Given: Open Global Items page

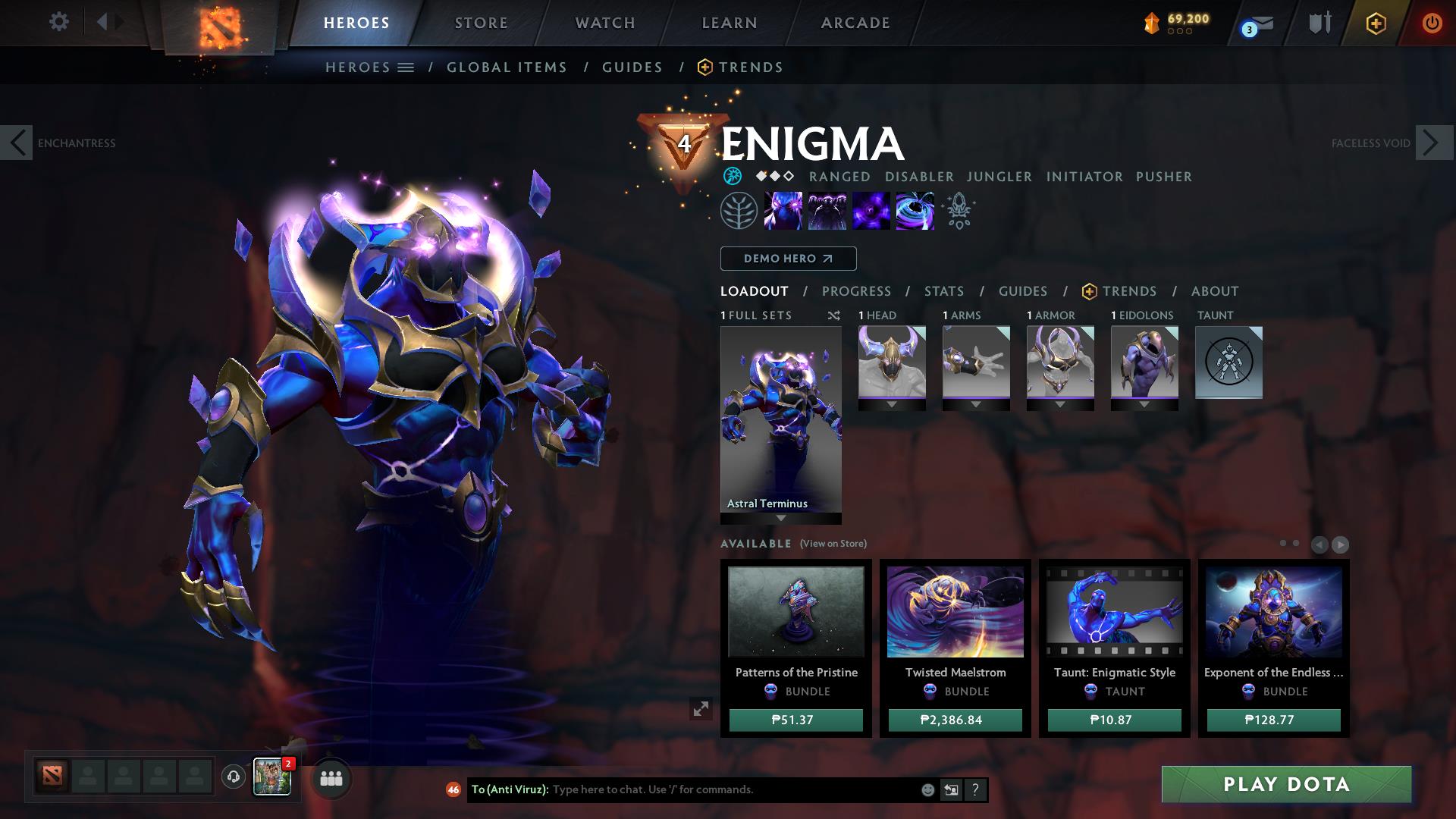Looking at the screenshot, I should [x=507, y=67].
